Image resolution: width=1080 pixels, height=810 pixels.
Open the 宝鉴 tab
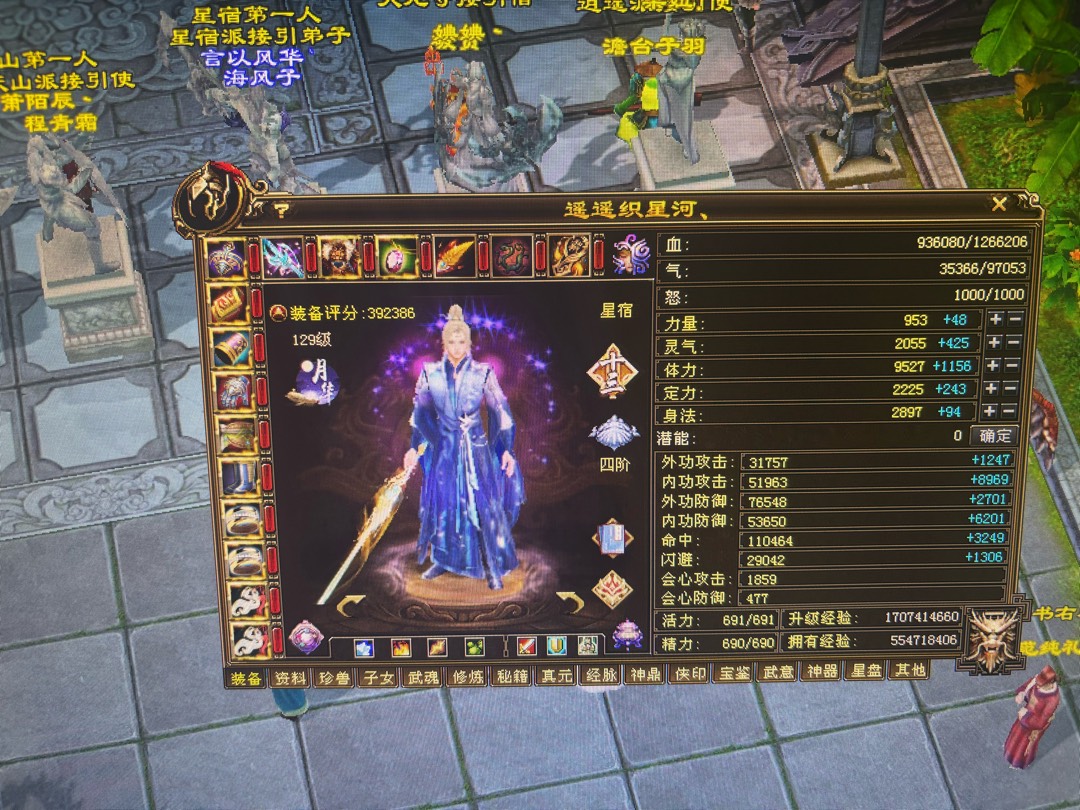tap(733, 673)
